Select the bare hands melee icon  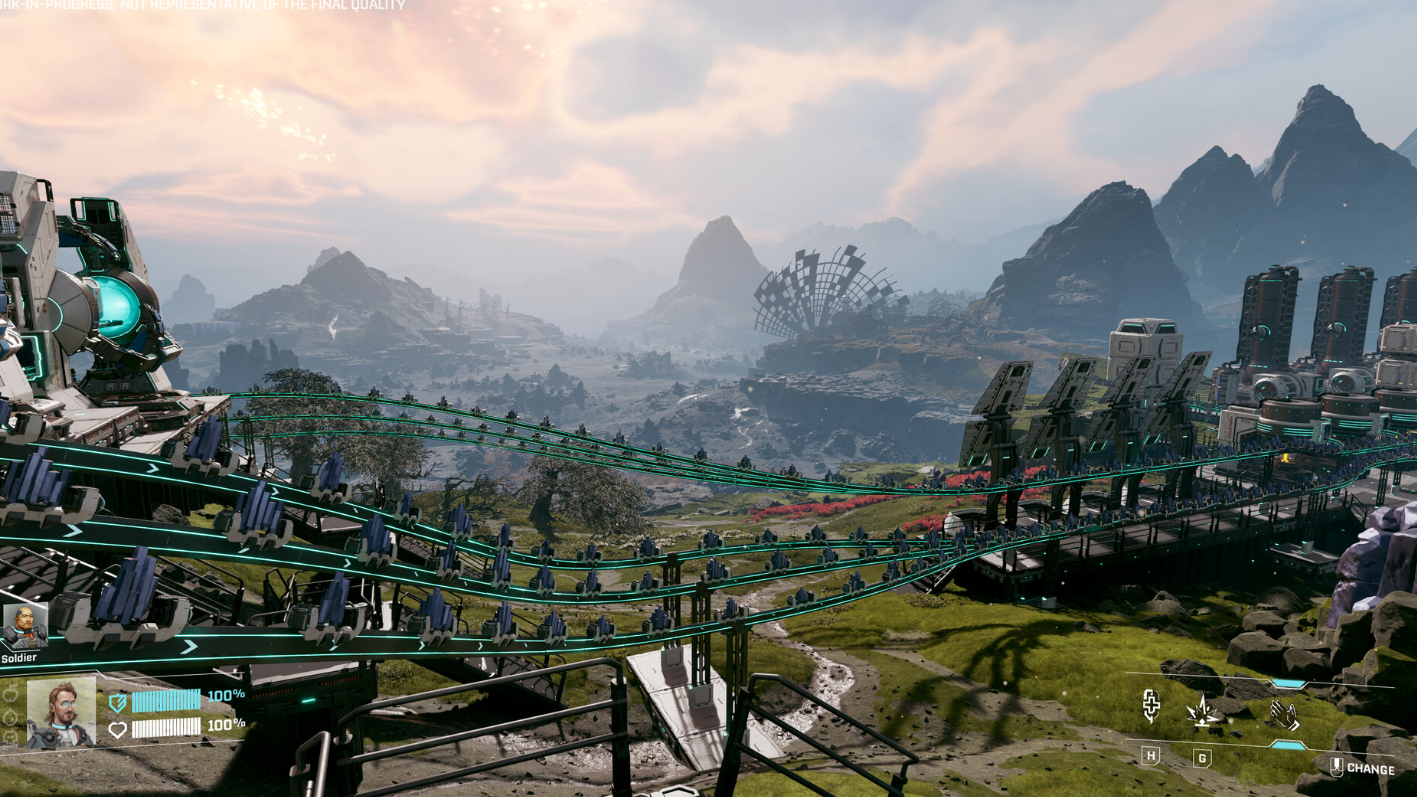[x=1283, y=714]
